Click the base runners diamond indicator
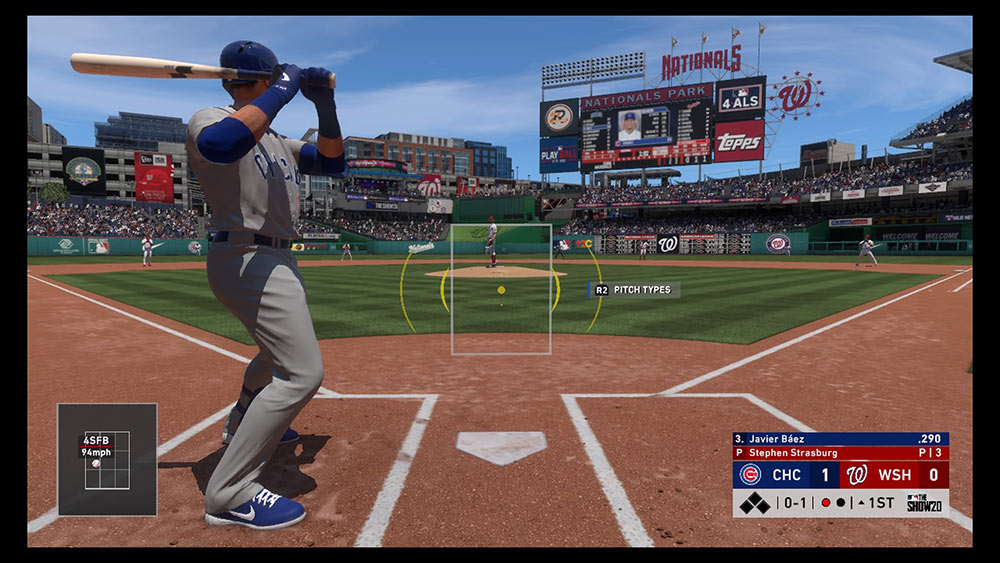This screenshot has width=1000, height=563. 755,503
